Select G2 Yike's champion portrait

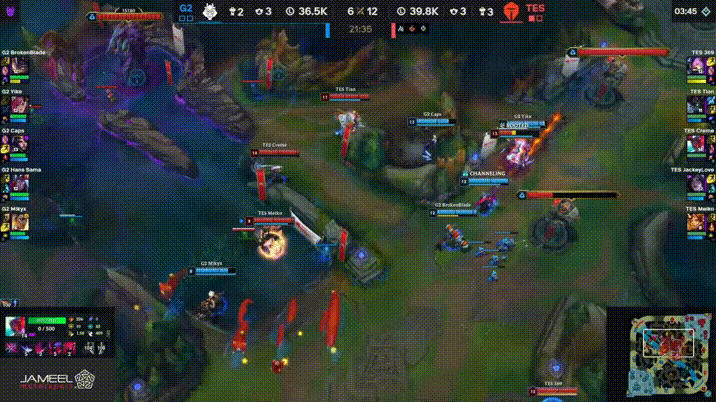pos(20,105)
